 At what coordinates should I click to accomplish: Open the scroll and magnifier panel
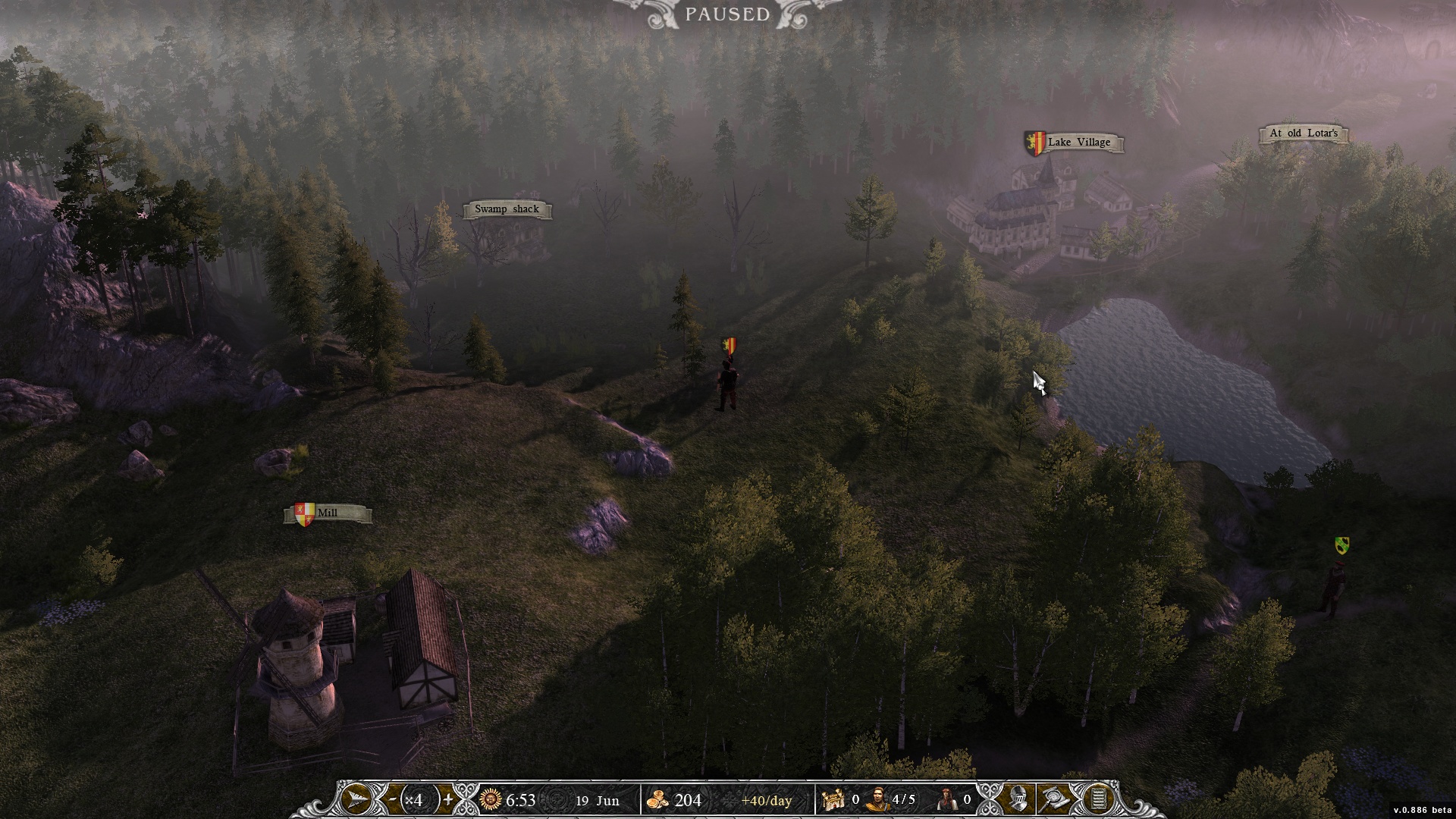(1056, 799)
